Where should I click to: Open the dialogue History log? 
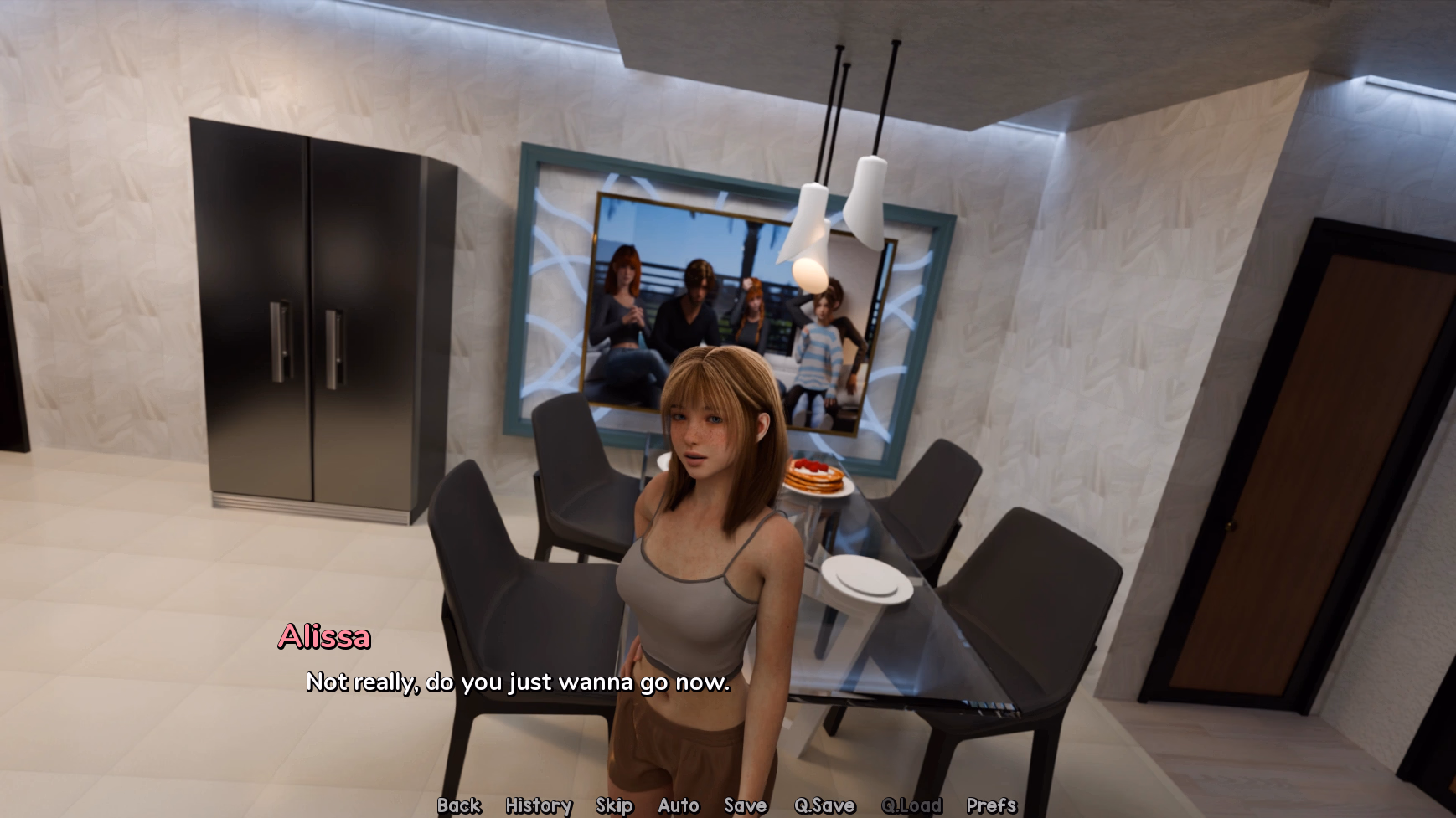[x=539, y=805]
